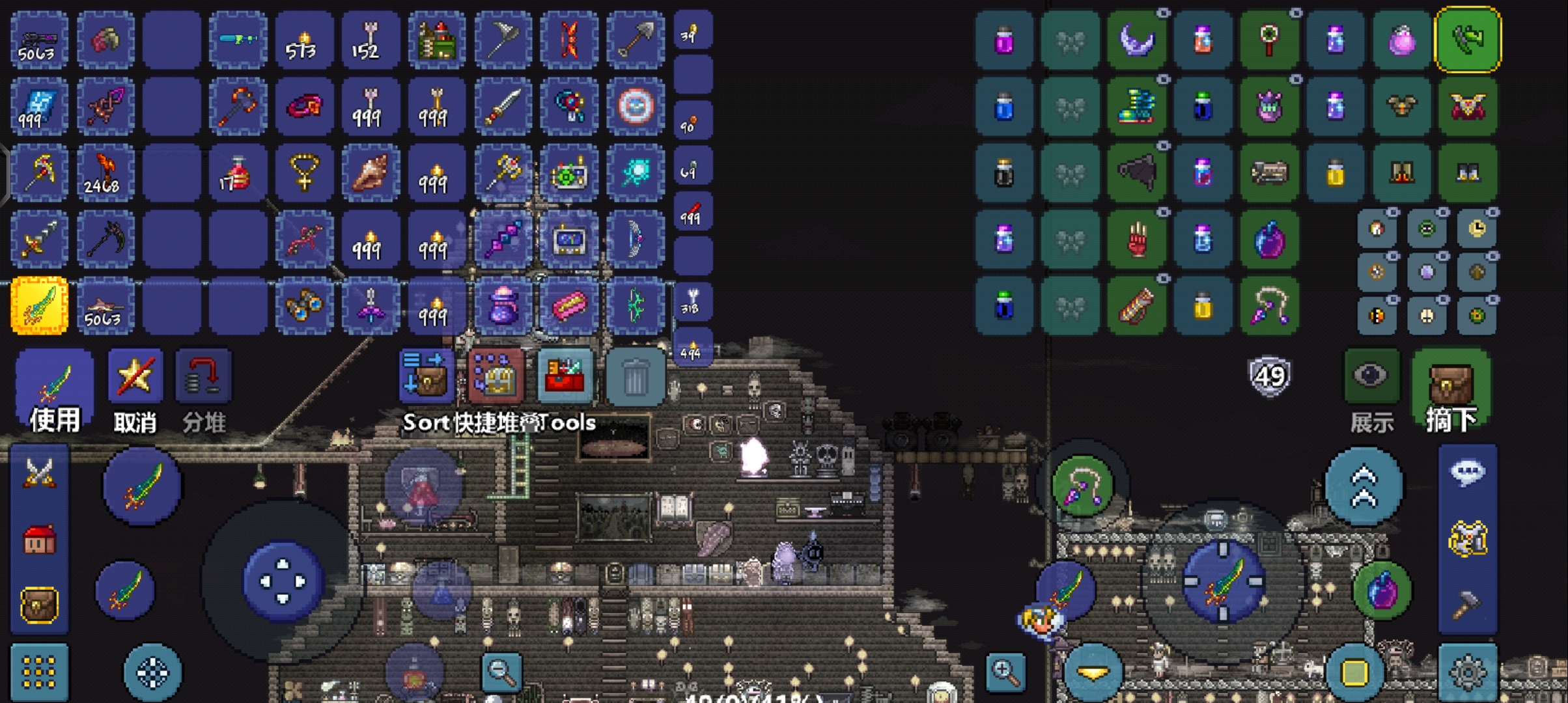The height and width of the screenshot is (703, 1568).
Task: Open the trash can slot
Action: point(635,377)
